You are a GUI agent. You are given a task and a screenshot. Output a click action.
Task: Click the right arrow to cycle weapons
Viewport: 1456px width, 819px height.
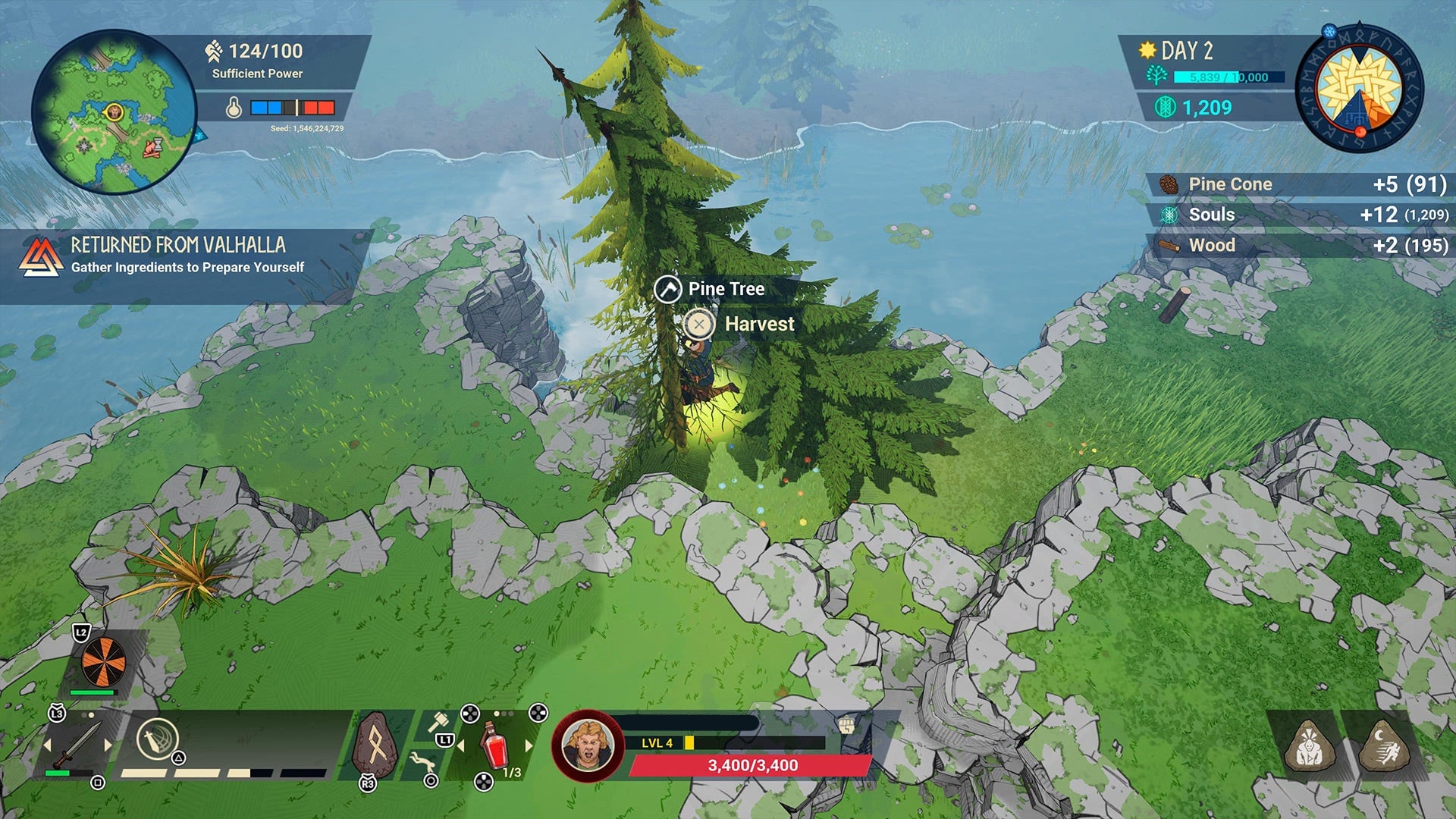point(108,744)
